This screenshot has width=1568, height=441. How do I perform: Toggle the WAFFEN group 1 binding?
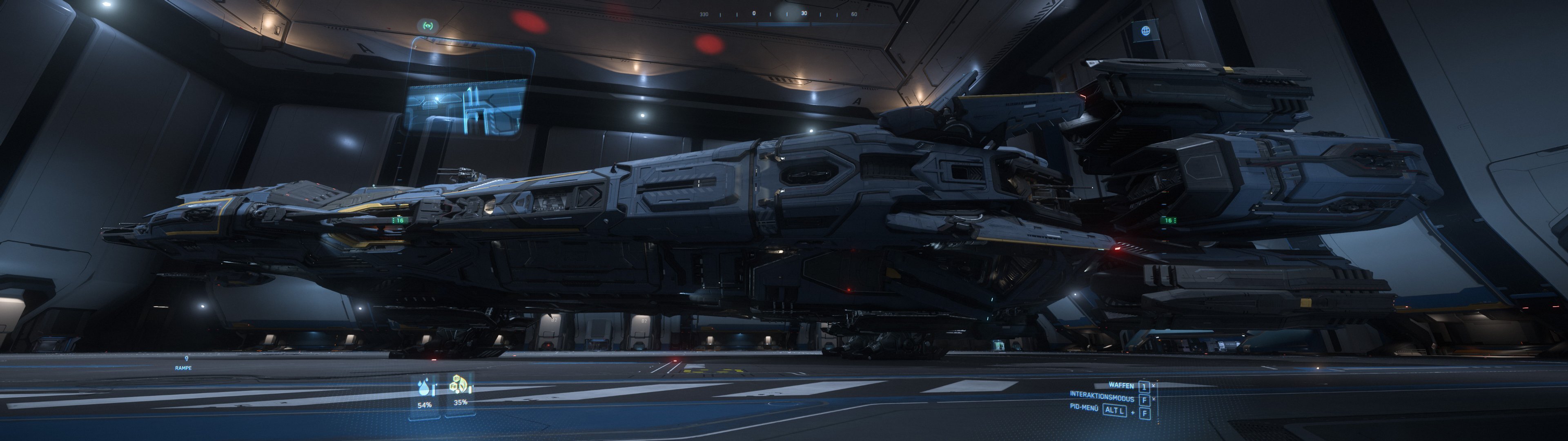tap(1144, 388)
